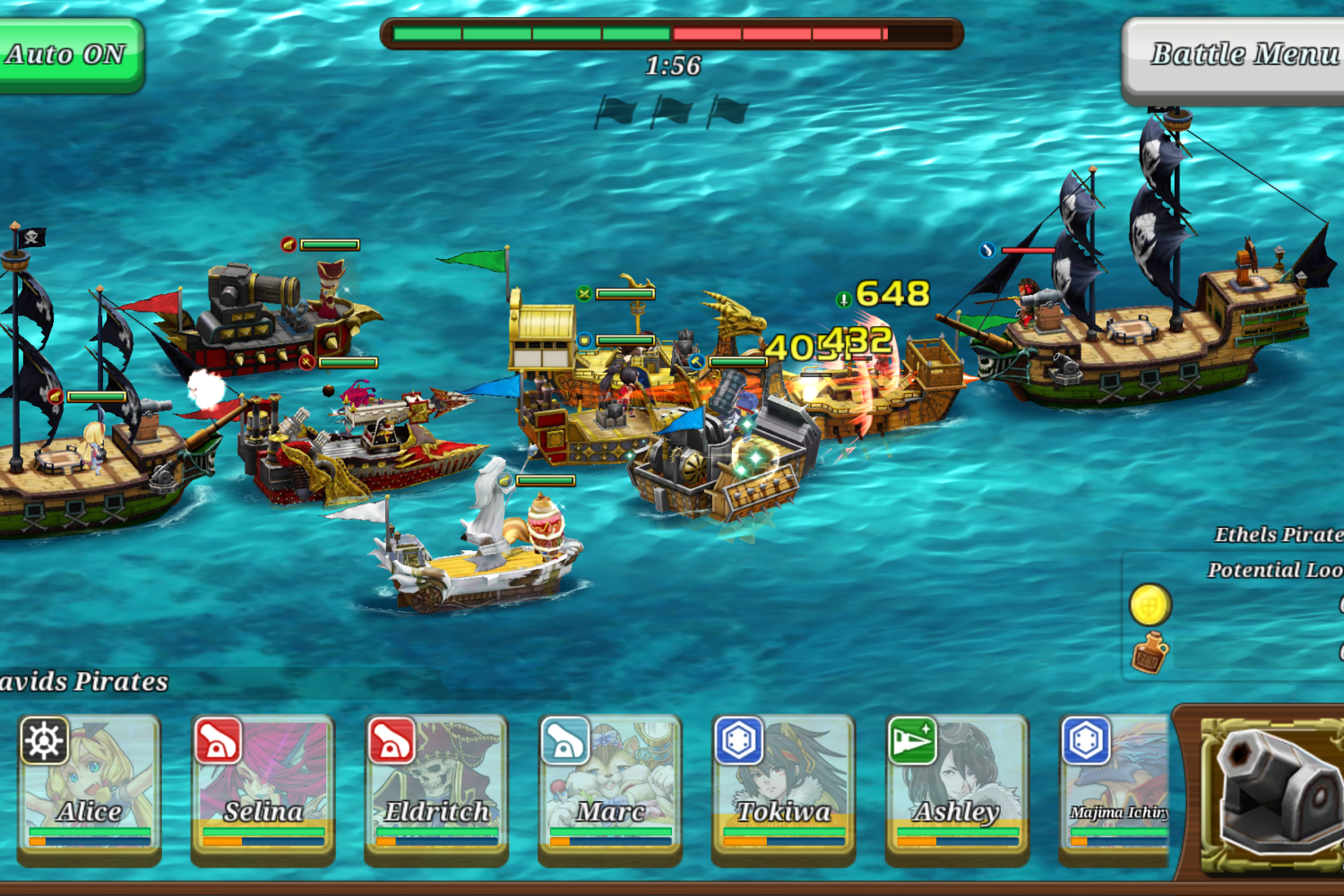Activate Tokiwa's skill card
This screenshot has height=896, width=1344.
coord(784,788)
